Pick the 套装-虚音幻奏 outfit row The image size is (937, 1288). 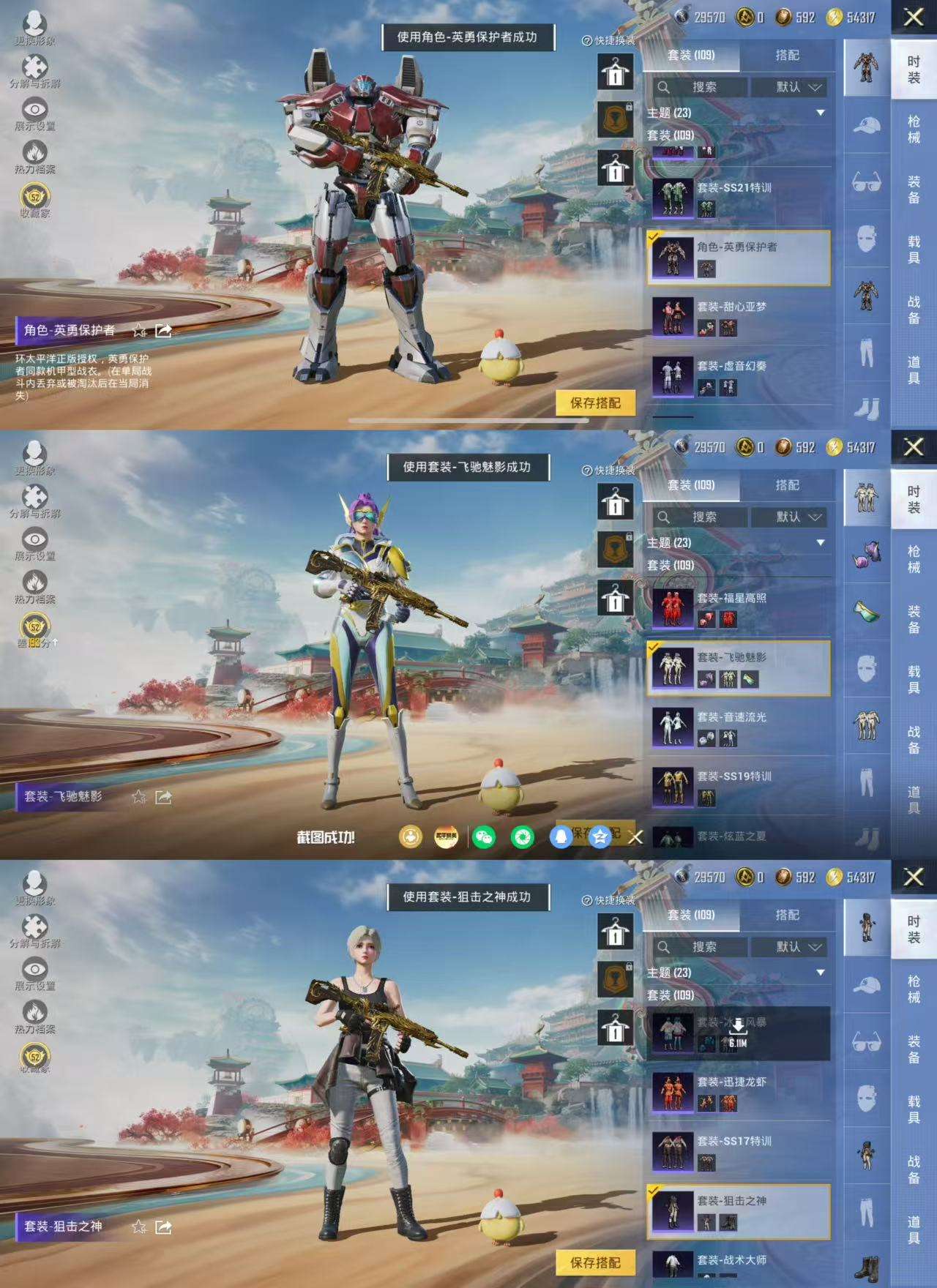click(x=739, y=376)
